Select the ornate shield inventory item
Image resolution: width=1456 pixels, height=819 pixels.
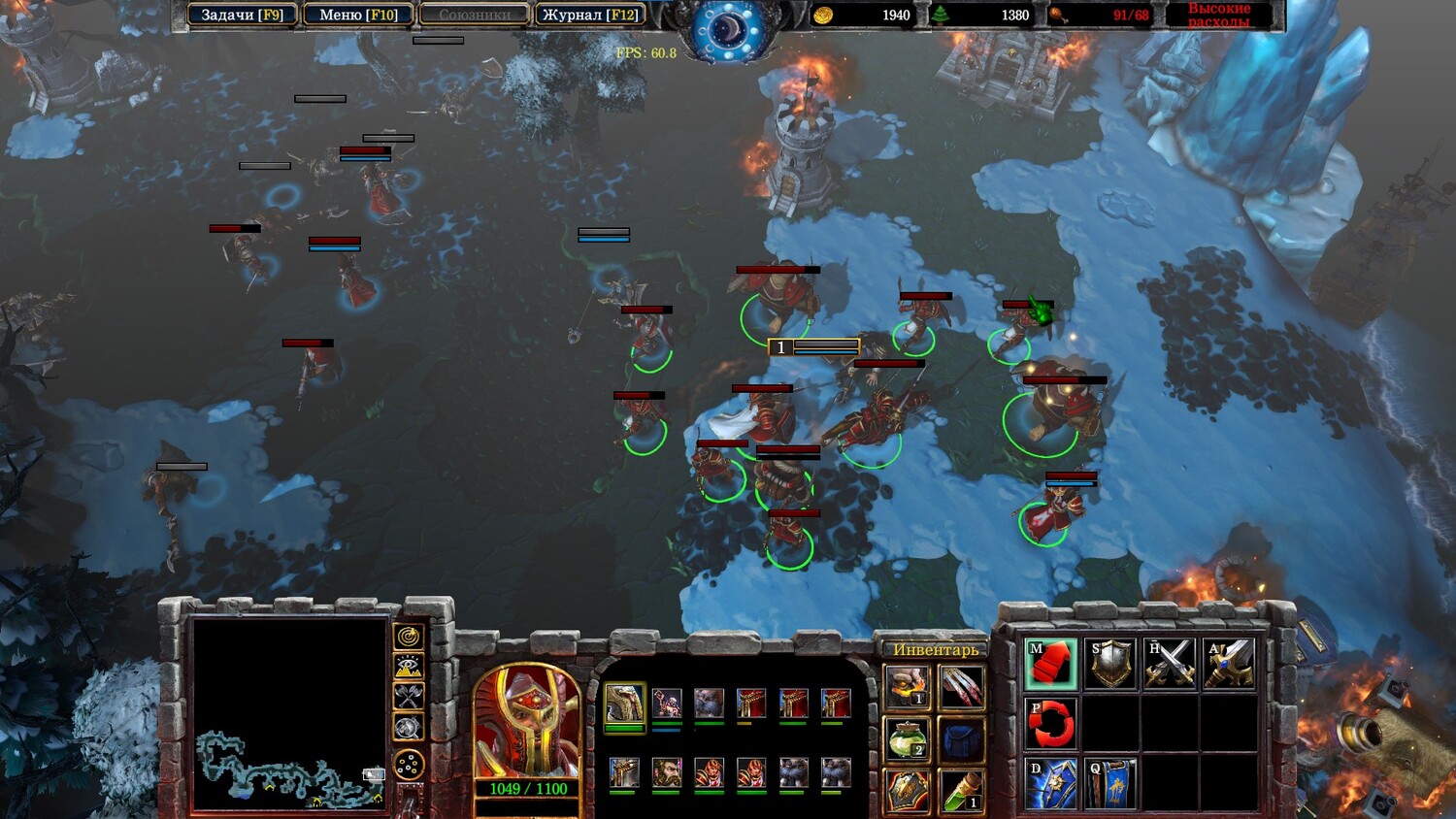point(907,790)
